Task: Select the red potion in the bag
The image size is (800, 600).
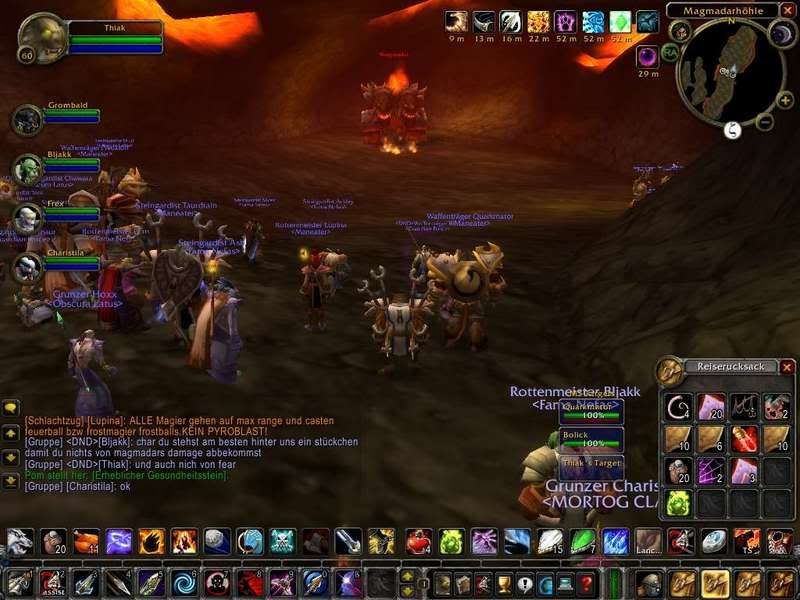Action: coord(744,438)
